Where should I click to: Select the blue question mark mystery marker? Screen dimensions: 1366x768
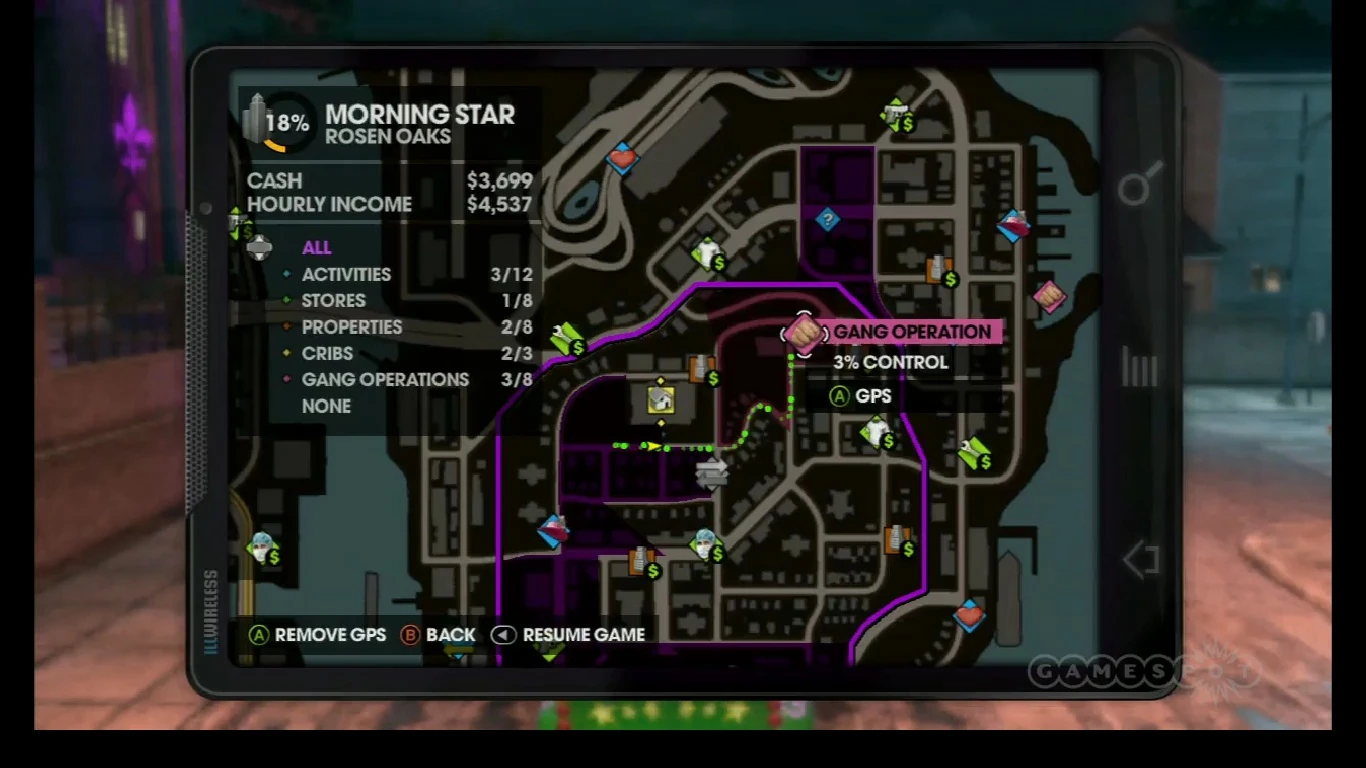point(827,220)
